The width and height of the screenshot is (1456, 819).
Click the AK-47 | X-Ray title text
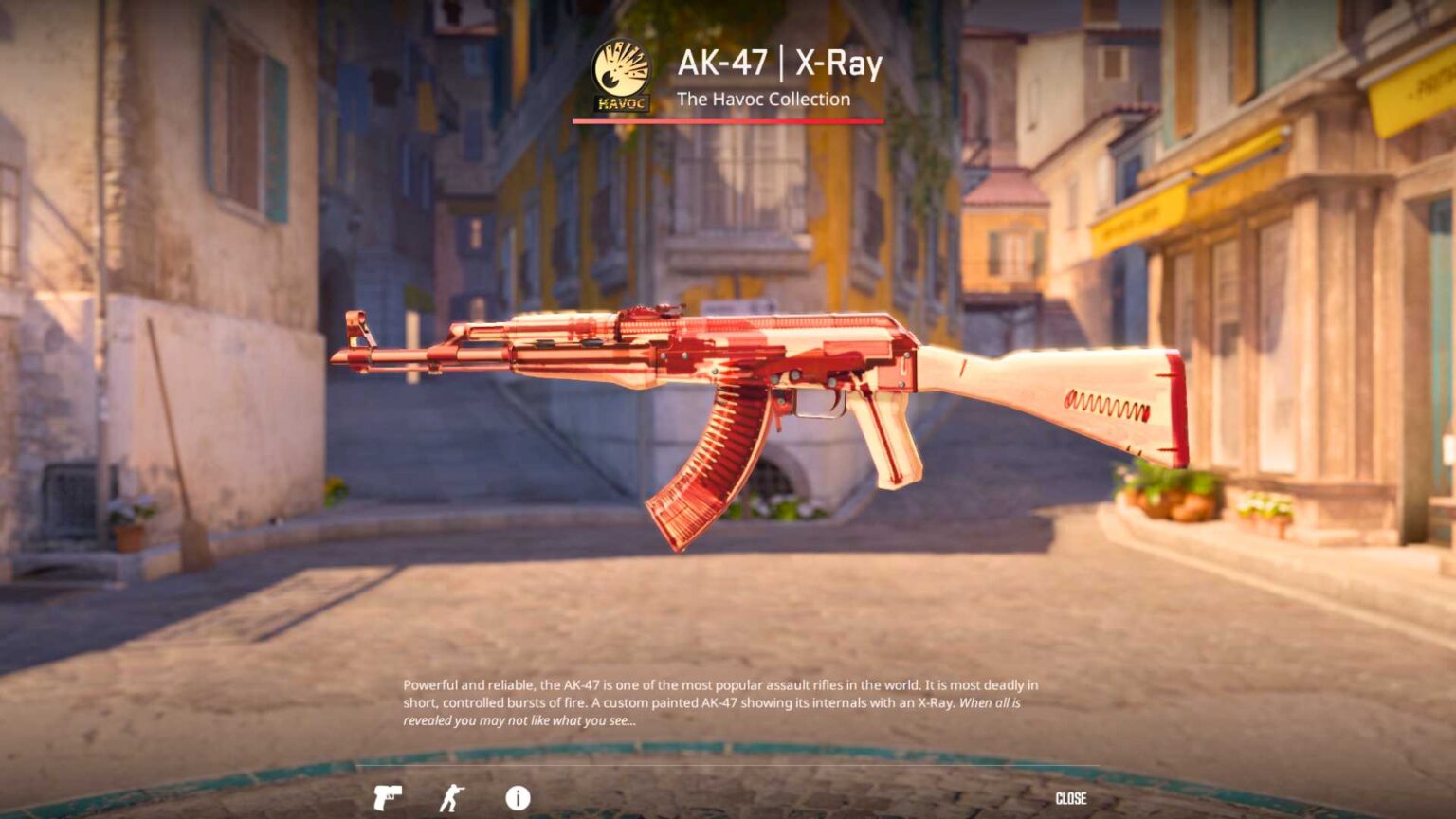[779, 65]
